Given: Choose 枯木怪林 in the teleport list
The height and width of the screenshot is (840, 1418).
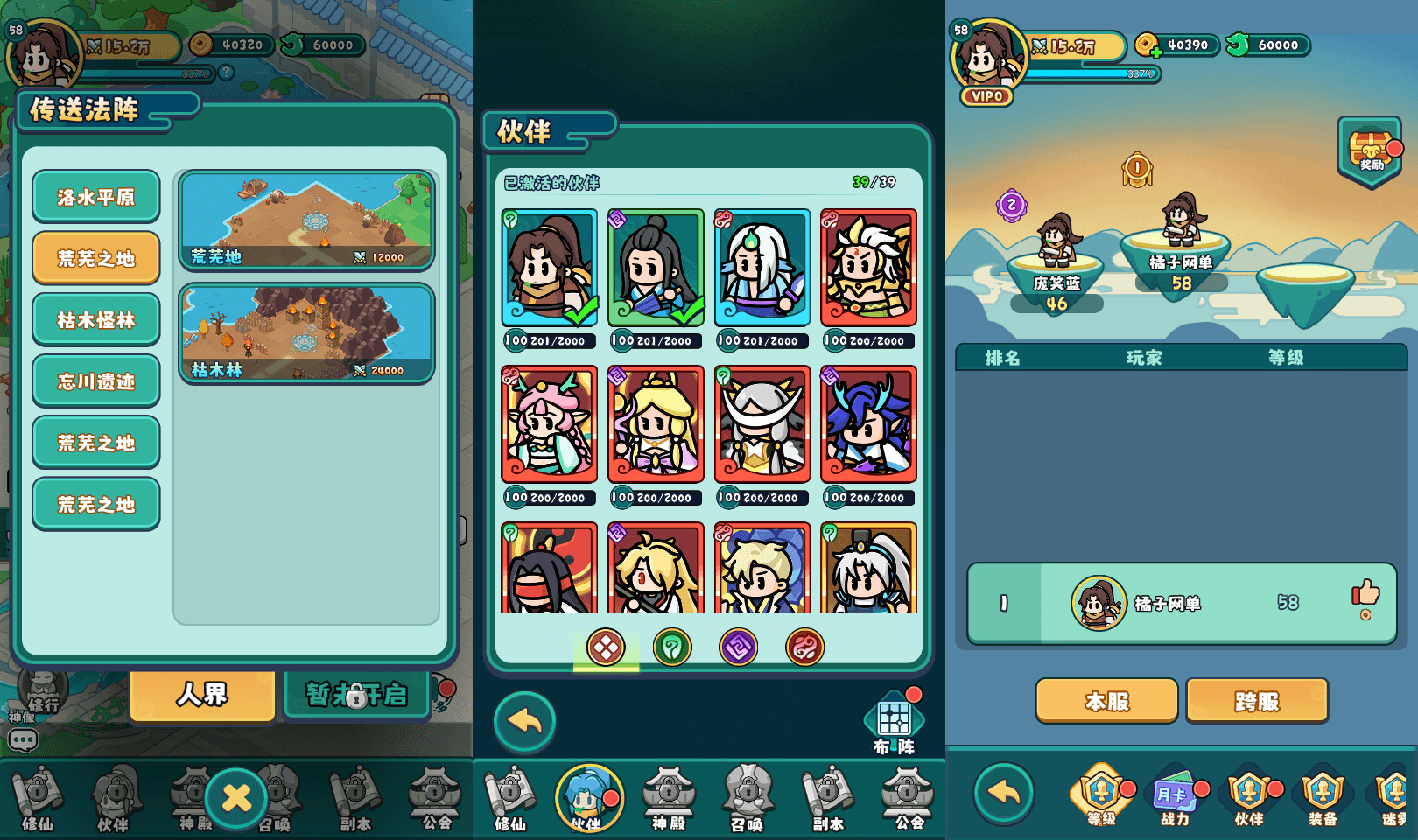Looking at the screenshot, I should click(96, 320).
